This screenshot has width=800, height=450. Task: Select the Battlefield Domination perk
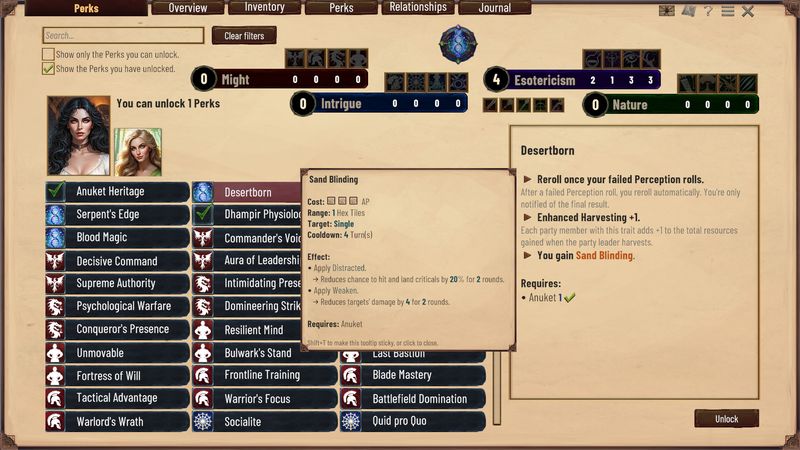click(x=412, y=398)
